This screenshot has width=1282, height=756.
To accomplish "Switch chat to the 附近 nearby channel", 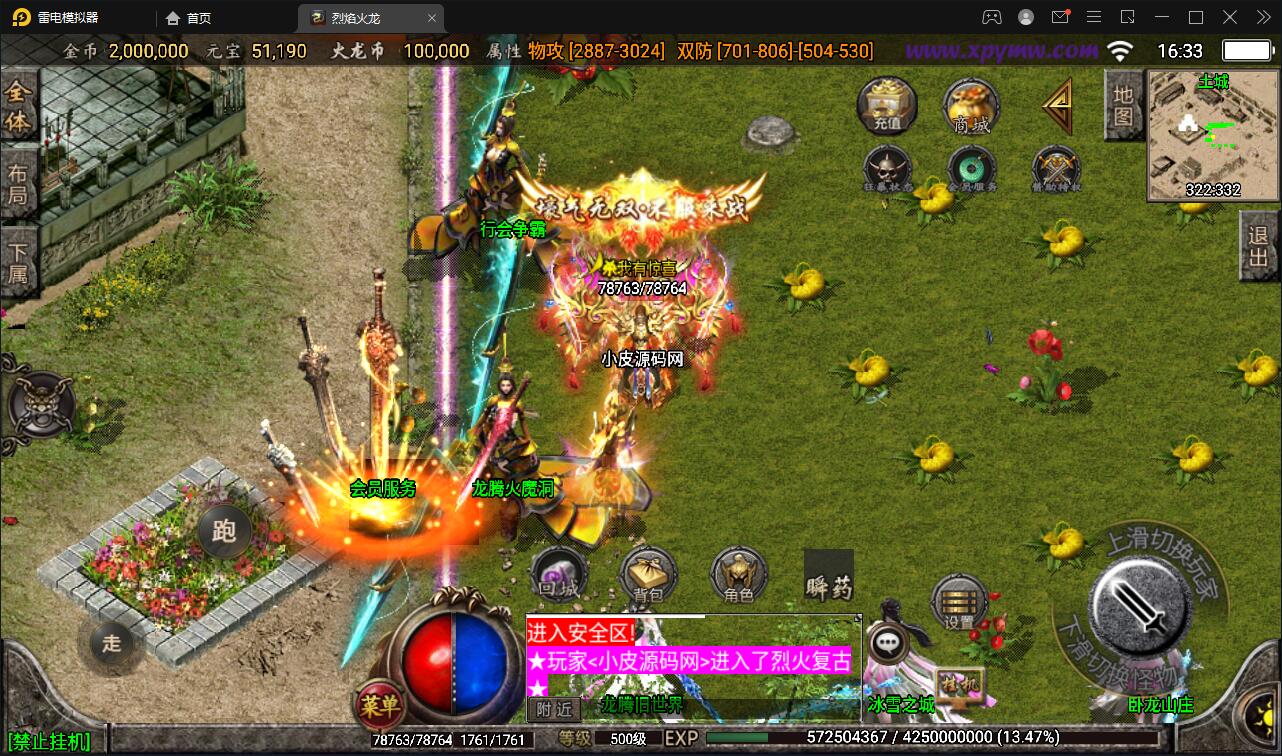I will [553, 708].
